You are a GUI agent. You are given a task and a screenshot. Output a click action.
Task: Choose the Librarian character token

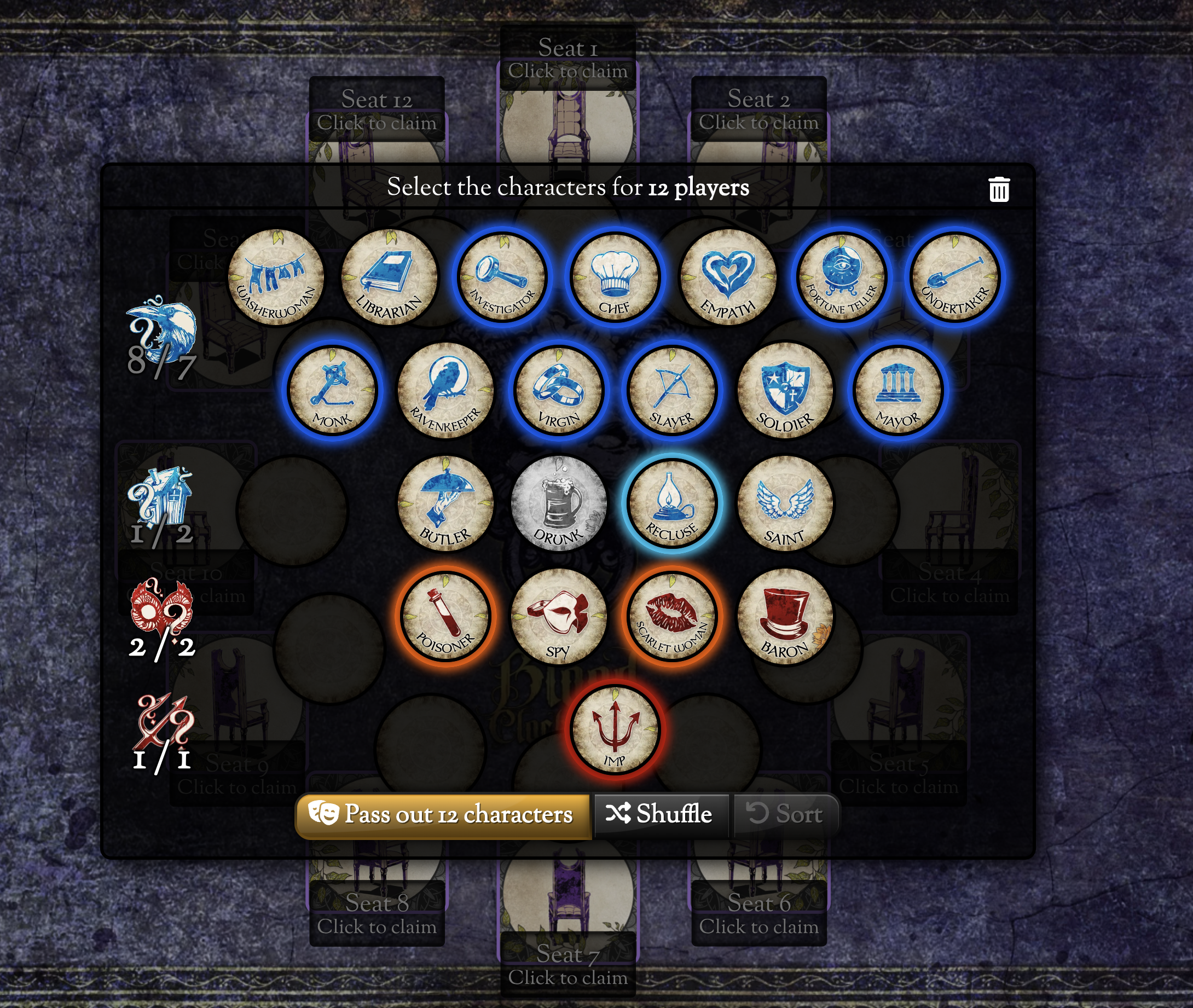(389, 277)
